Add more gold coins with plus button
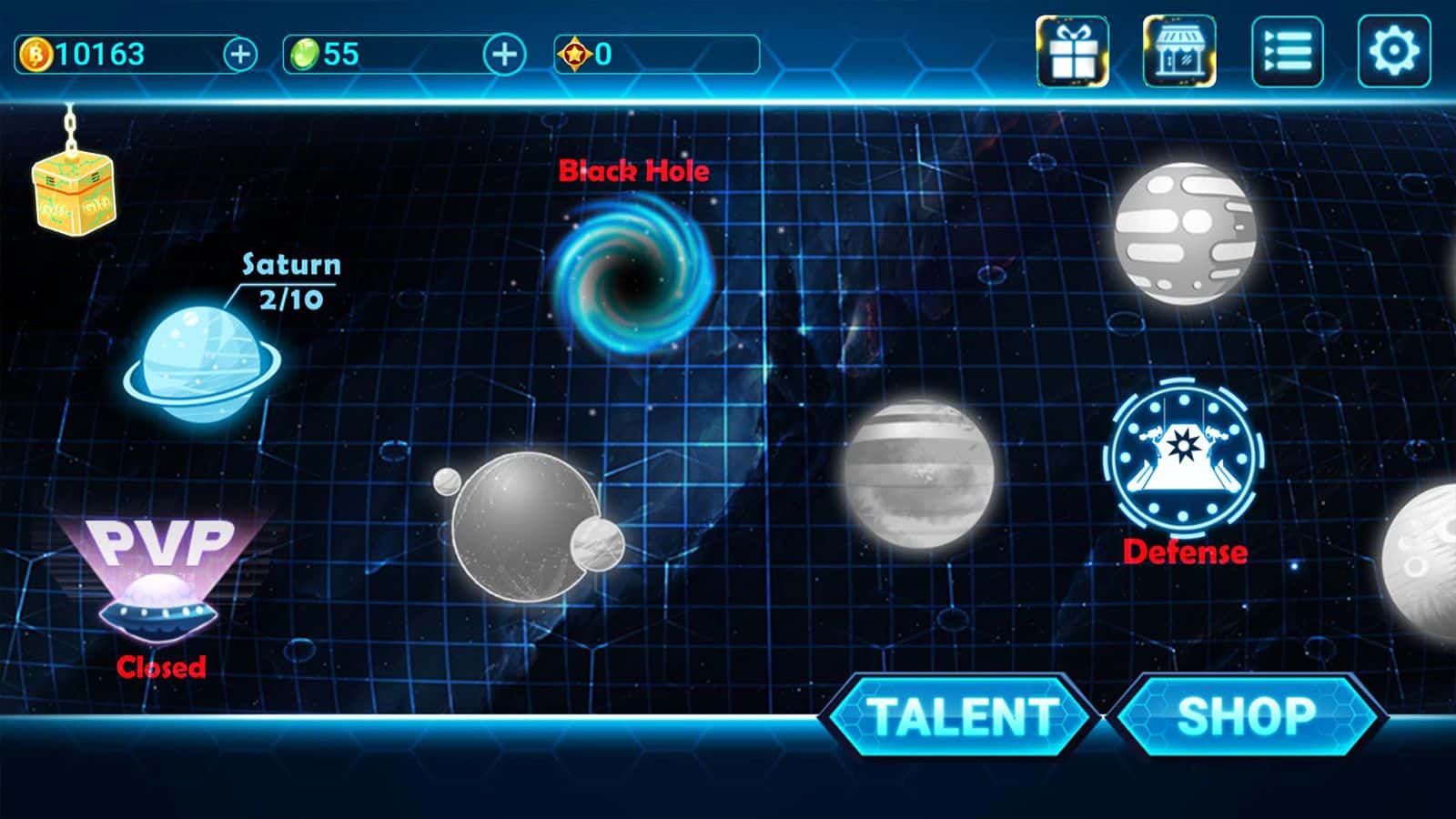 (x=240, y=55)
